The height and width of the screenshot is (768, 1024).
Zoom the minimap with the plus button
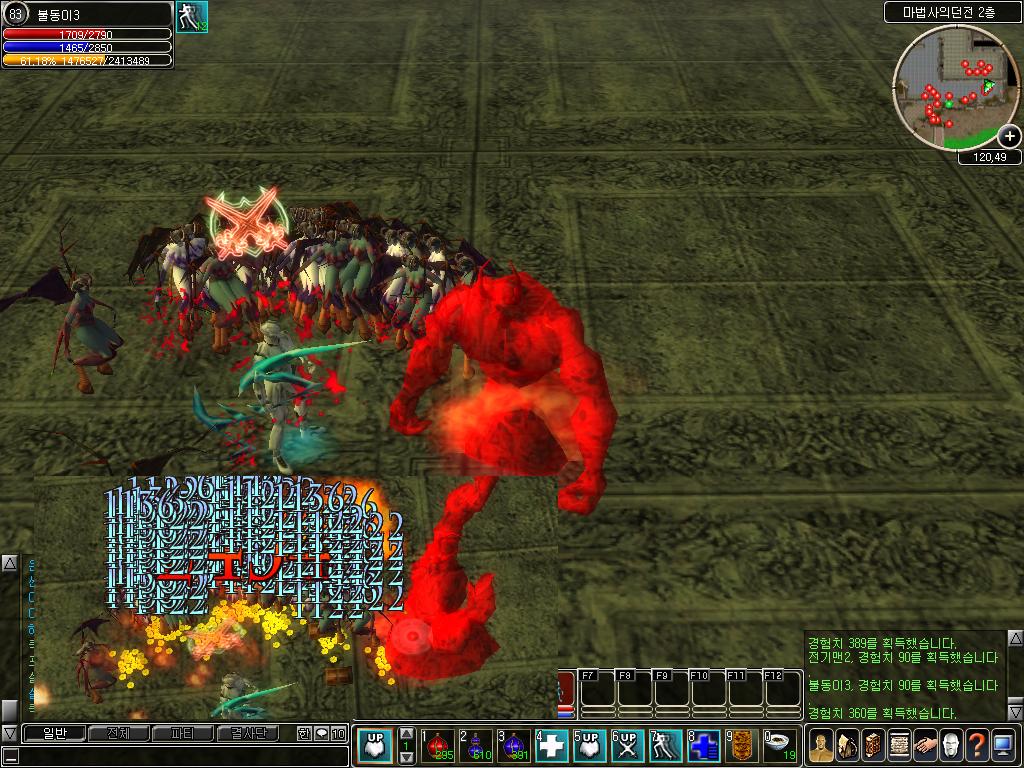click(x=1009, y=137)
